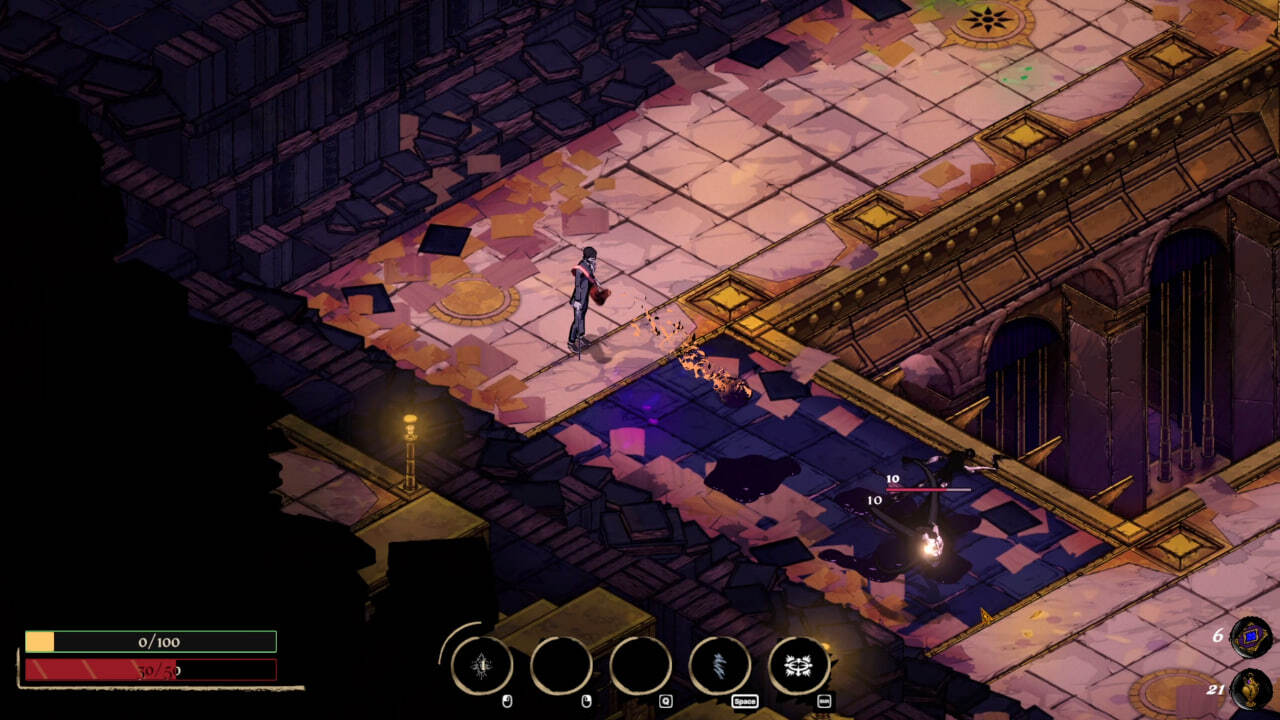Viewport: 1280px width, 720px height.
Task: Use the blue streak dash ability
Action: pos(719,665)
